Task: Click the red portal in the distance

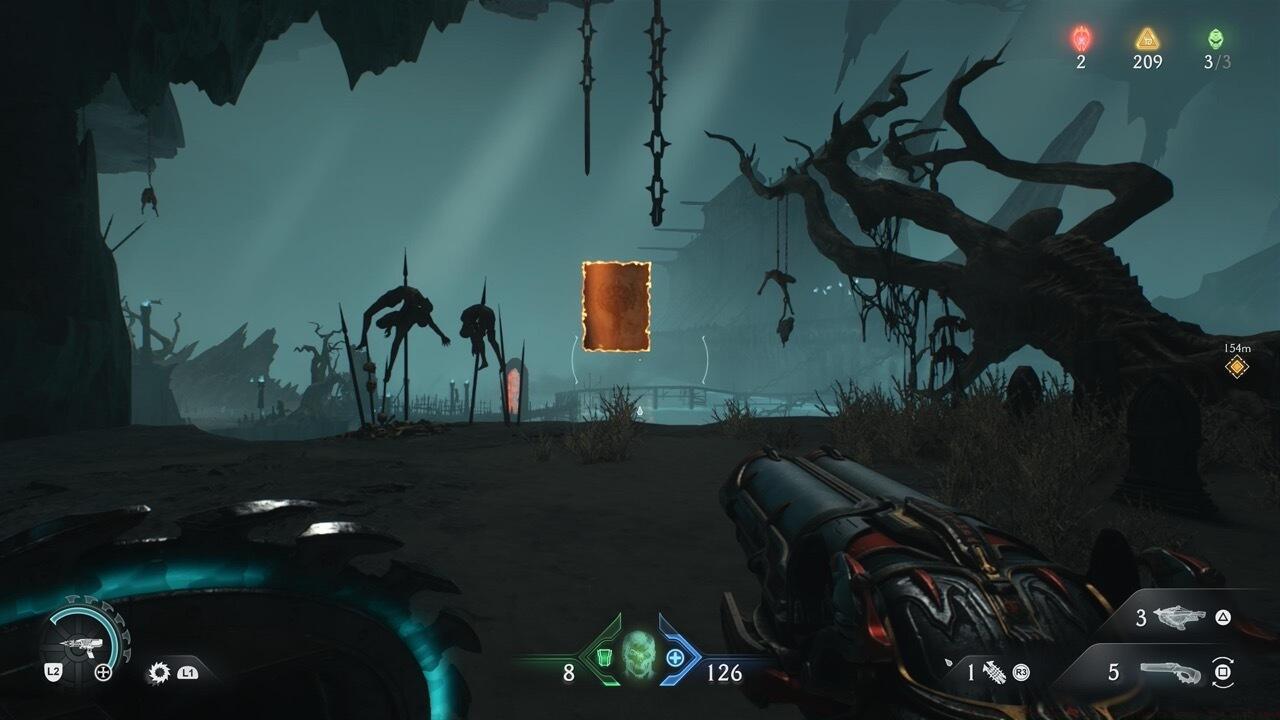Action: click(513, 388)
